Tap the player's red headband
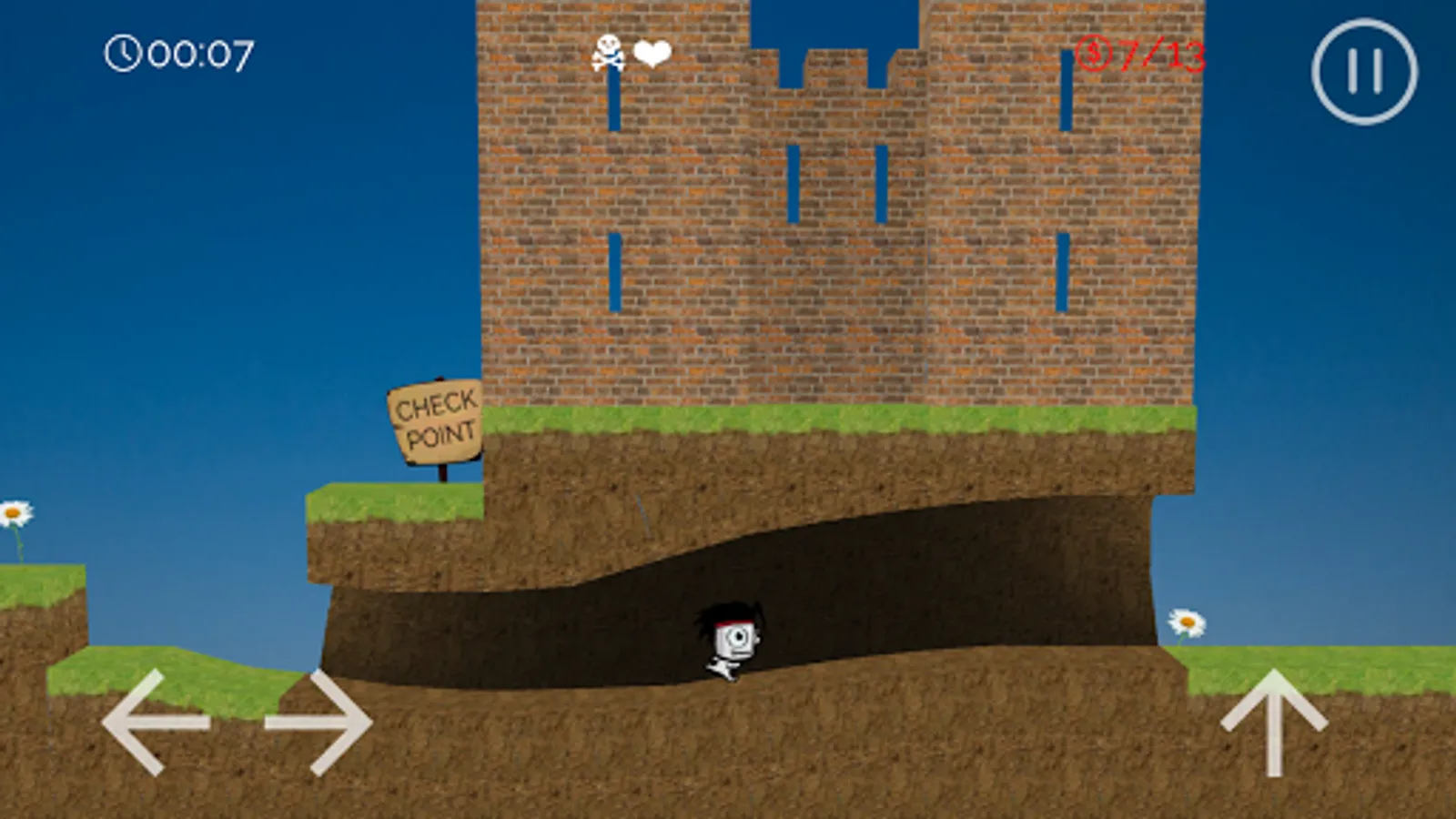The image size is (1456, 819). (735, 624)
